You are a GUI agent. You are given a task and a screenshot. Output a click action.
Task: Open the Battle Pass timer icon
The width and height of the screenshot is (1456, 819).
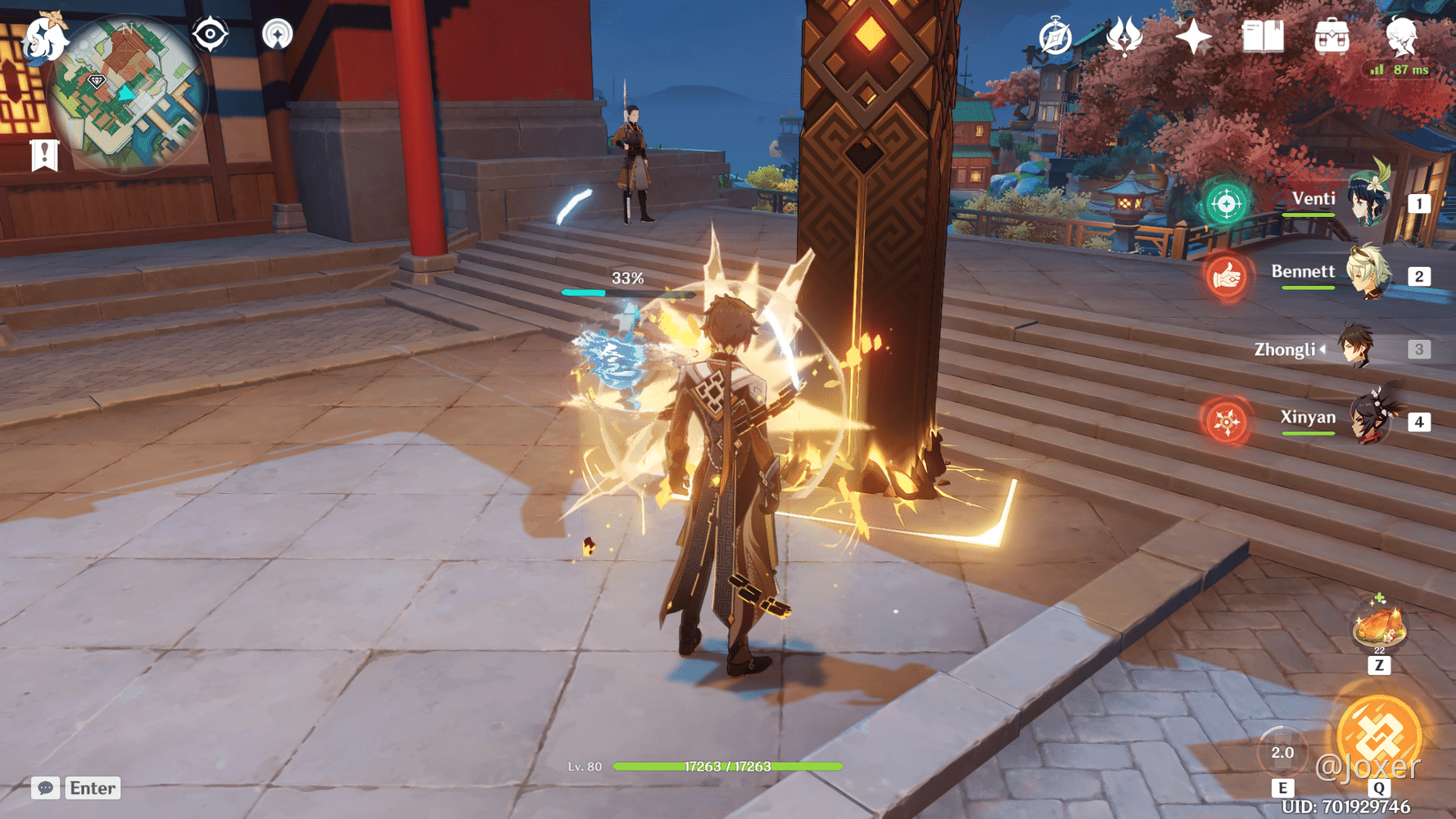(x=1055, y=36)
